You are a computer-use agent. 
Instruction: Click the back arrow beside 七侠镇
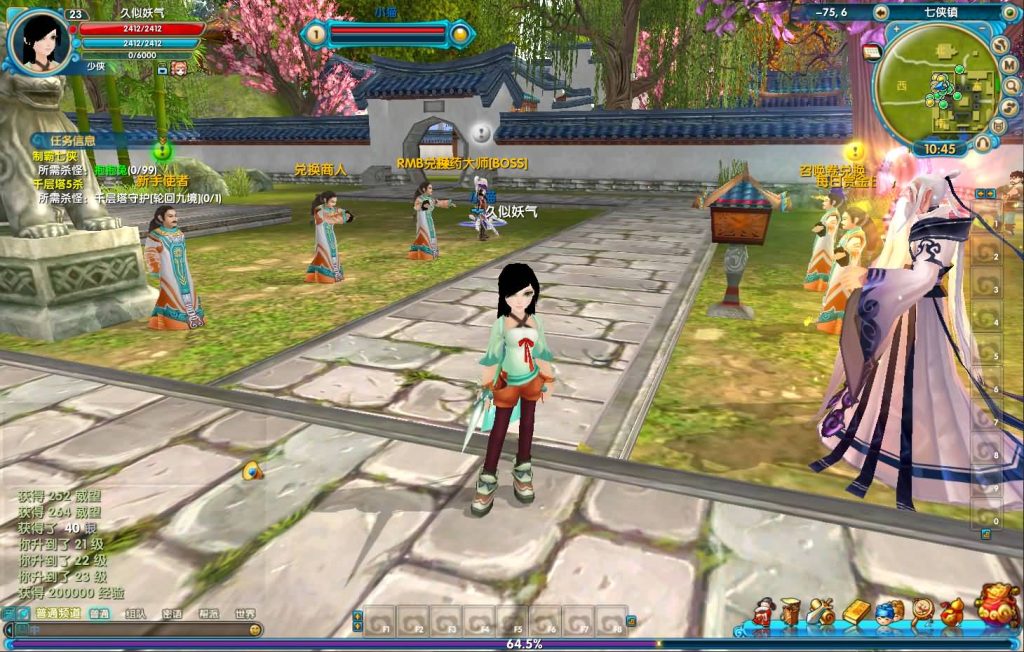[x=880, y=12]
